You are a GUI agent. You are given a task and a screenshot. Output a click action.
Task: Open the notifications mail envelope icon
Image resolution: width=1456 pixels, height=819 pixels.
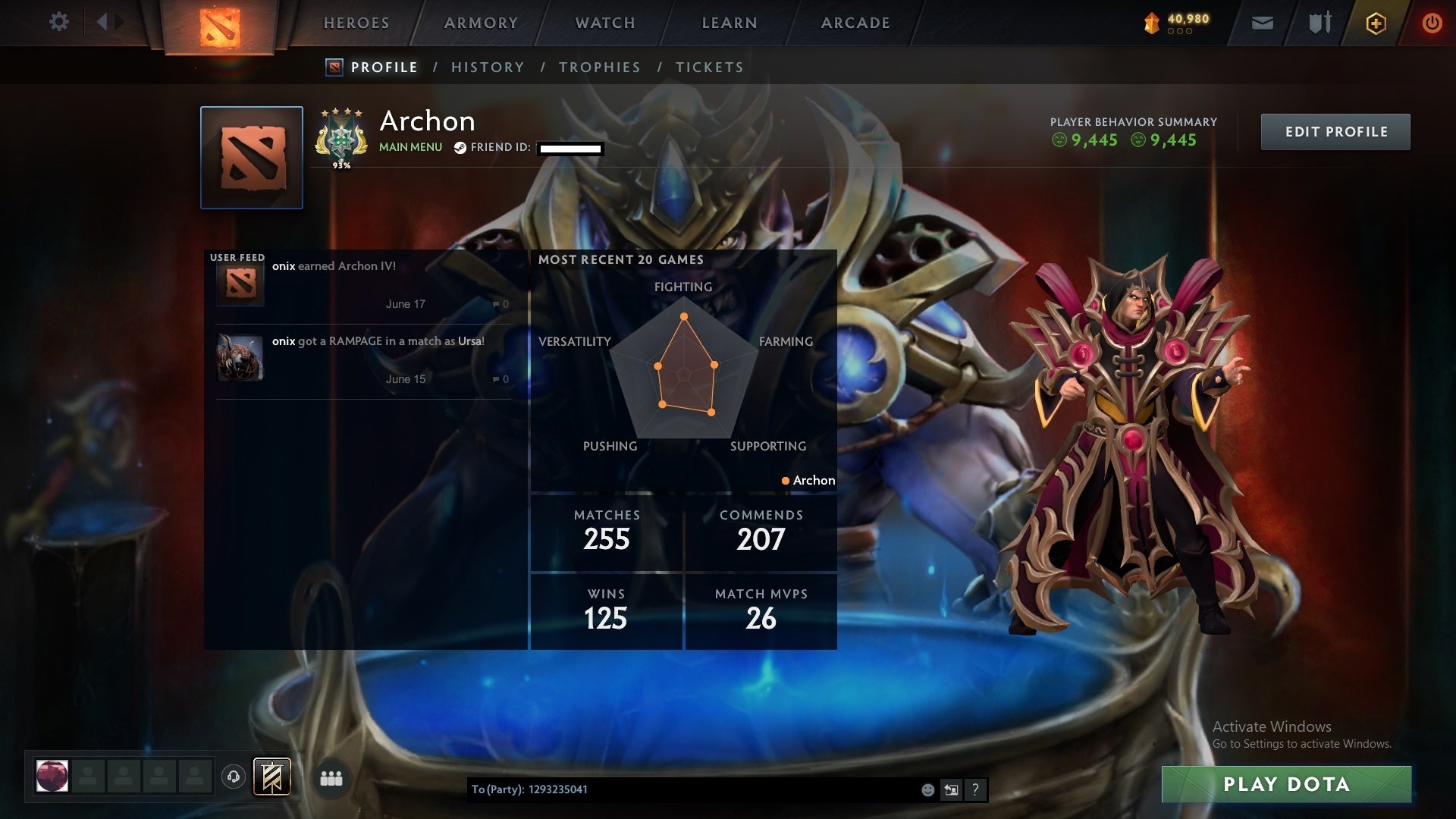pyautogui.click(x=1263, y=23)
